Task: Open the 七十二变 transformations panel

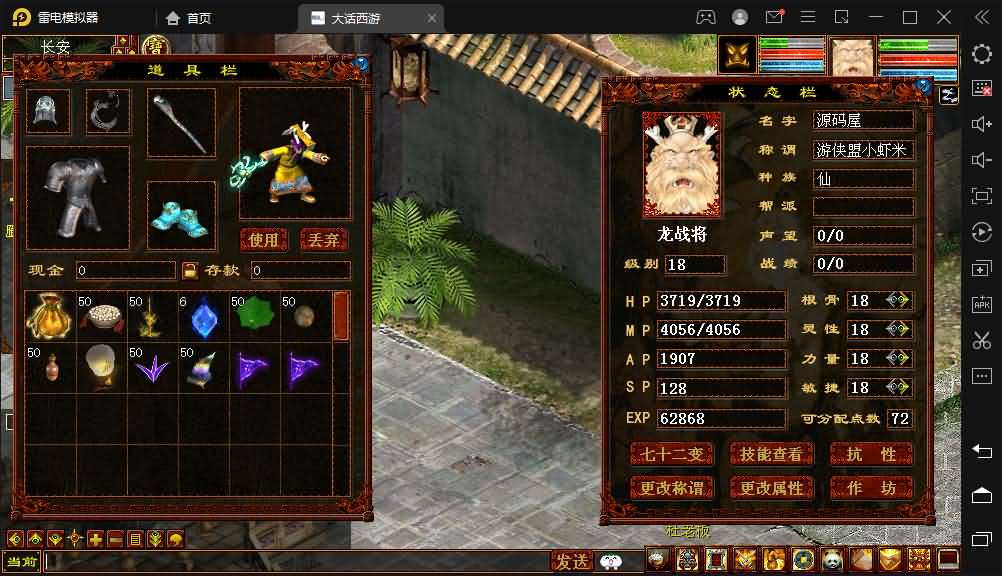Action: click(672, 455)
